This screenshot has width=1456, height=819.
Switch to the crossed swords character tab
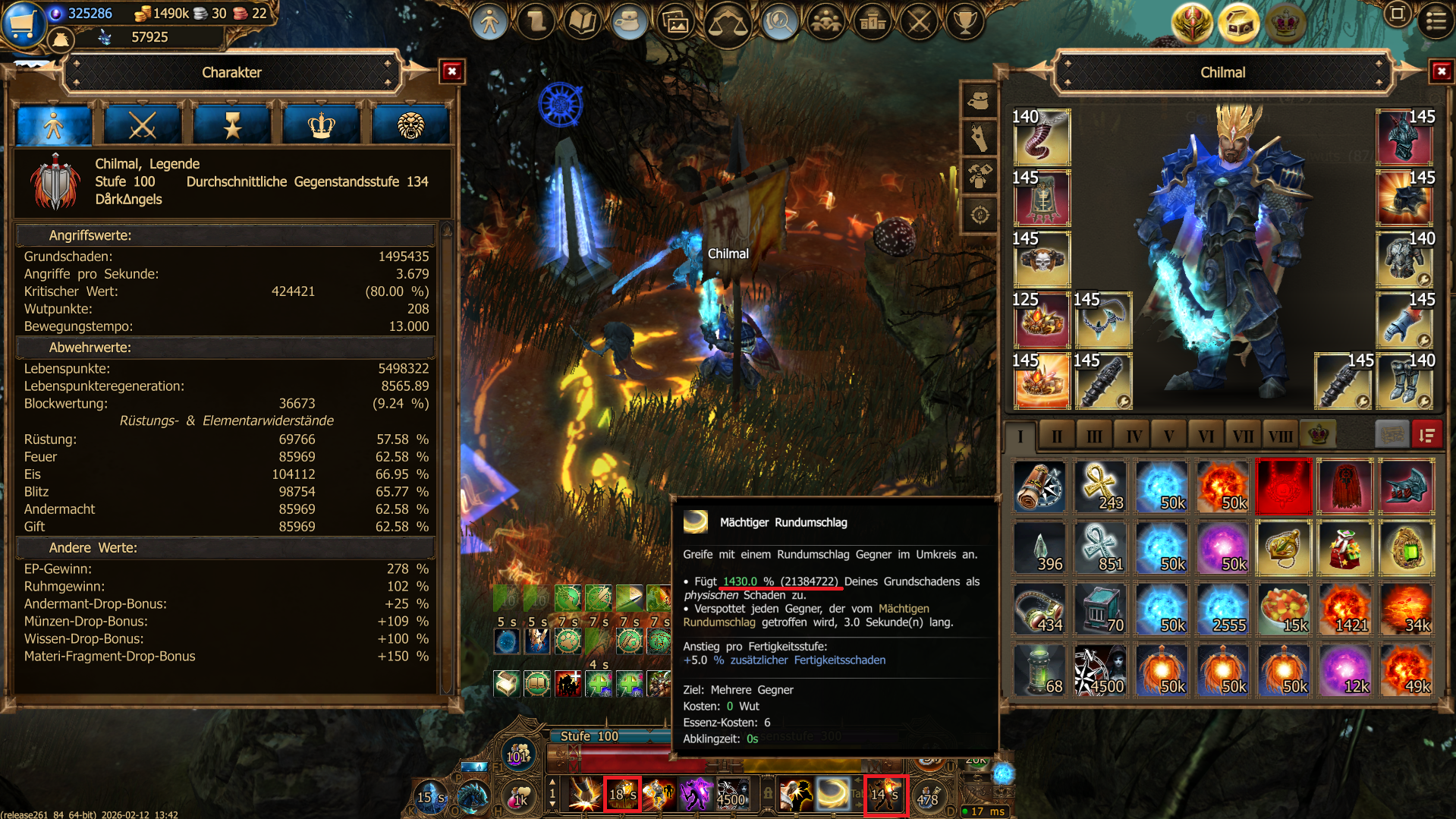click(x=142, y=125)
